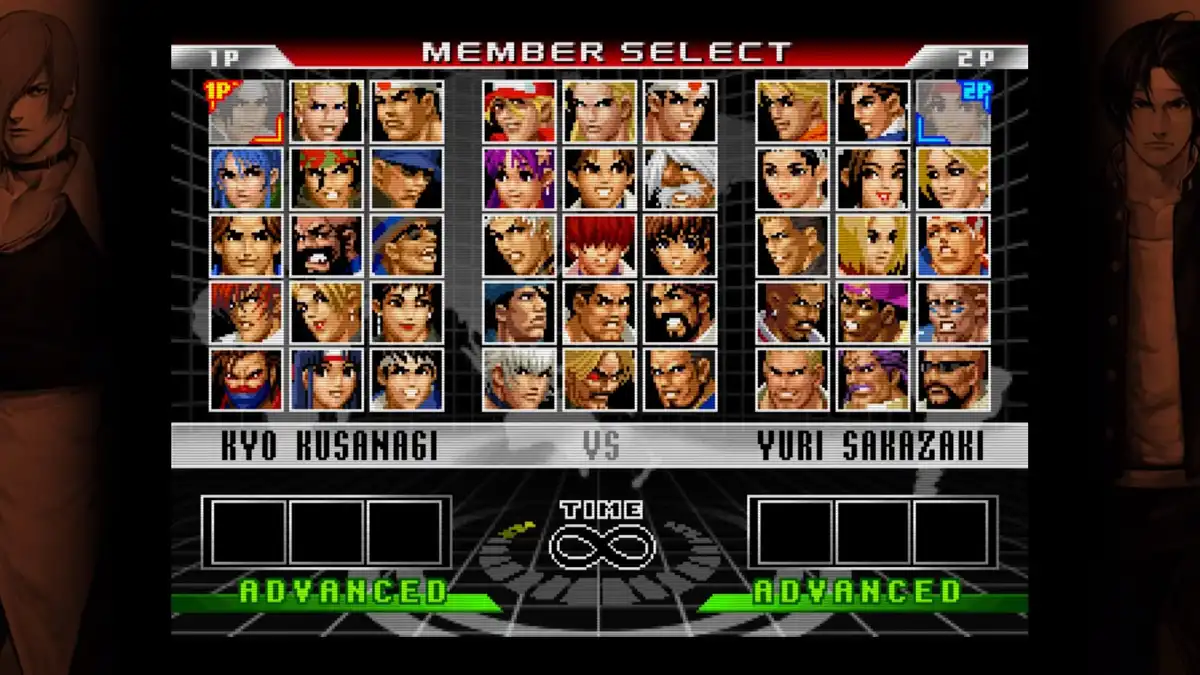
Task: Pick Ralf with the red bandana
Action: tap(326, 178)
